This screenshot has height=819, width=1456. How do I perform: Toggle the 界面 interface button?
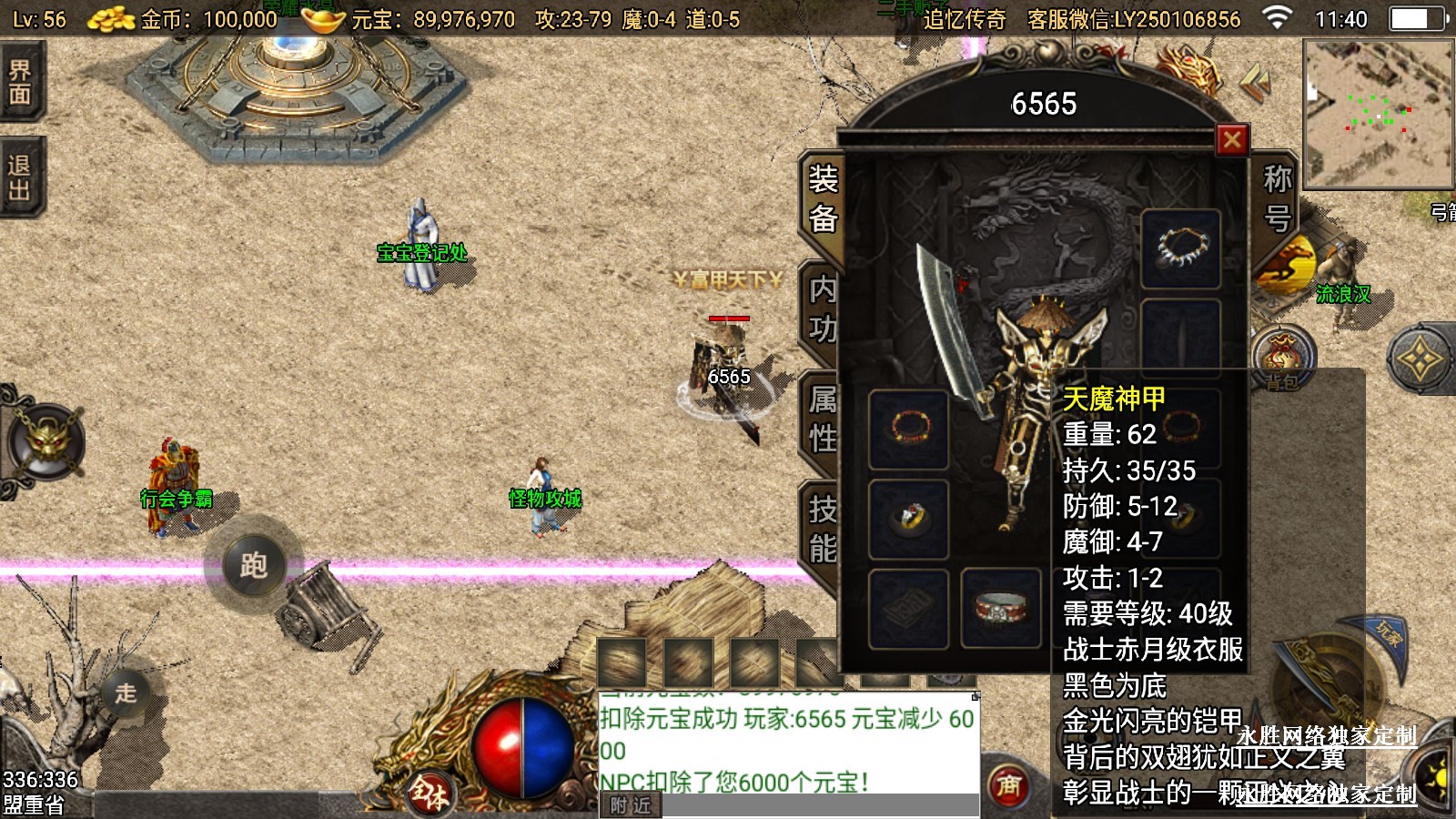coord(20,83)
